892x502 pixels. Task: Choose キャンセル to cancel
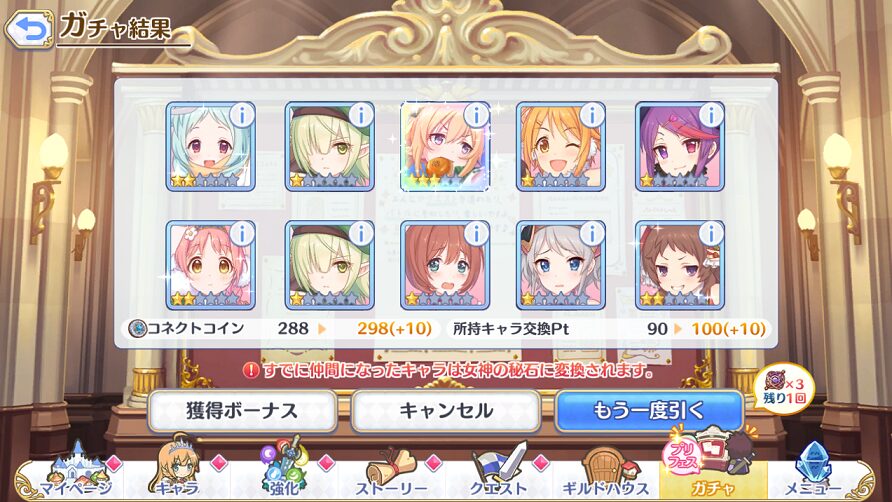(446, 410)
